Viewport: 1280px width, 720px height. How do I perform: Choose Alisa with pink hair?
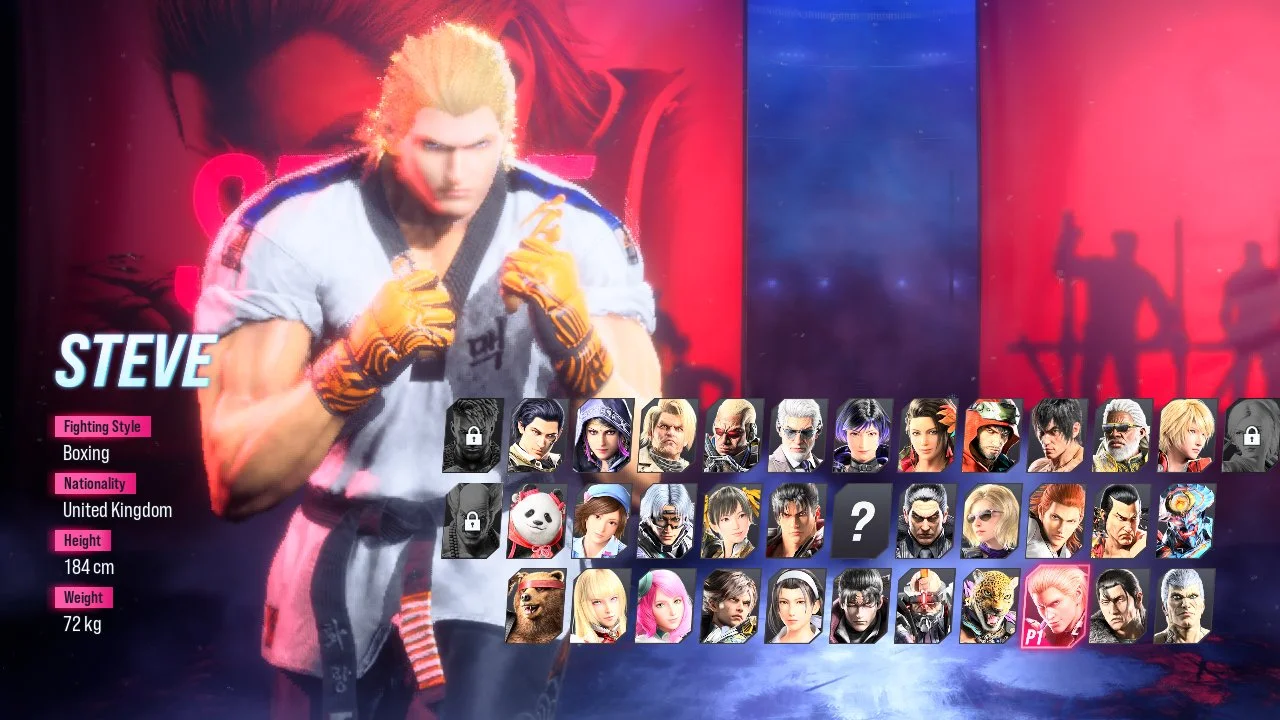pyautogui.click(x=663, y=605)
